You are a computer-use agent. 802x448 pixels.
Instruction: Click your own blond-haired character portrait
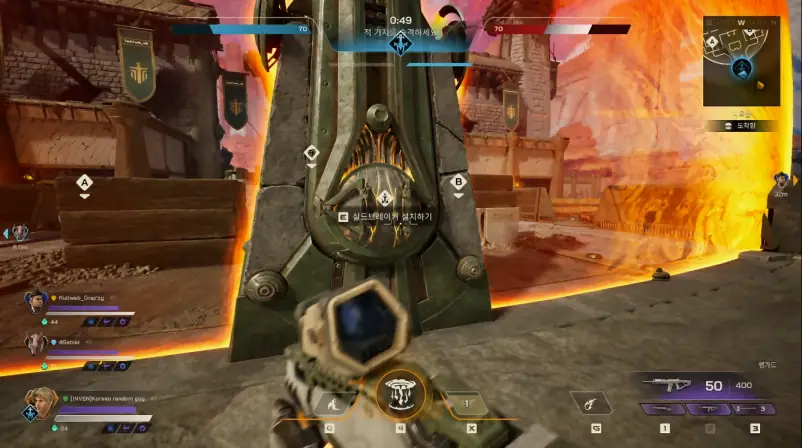[40, 404]
